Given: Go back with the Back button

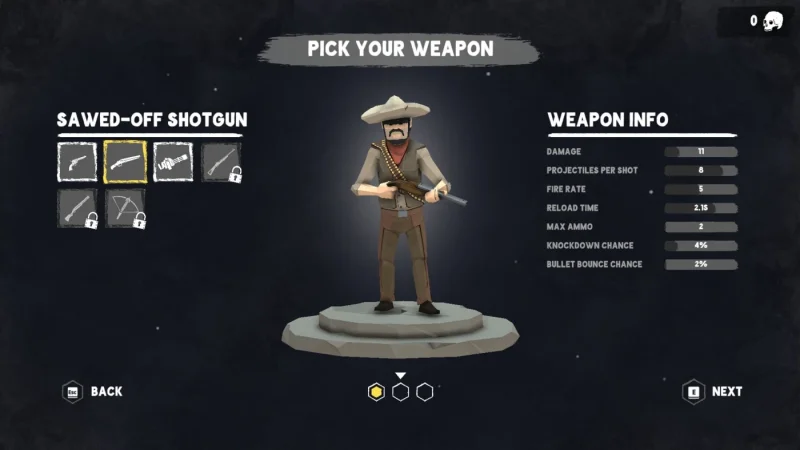Looking at the screenshot, I should coord(93,391).
